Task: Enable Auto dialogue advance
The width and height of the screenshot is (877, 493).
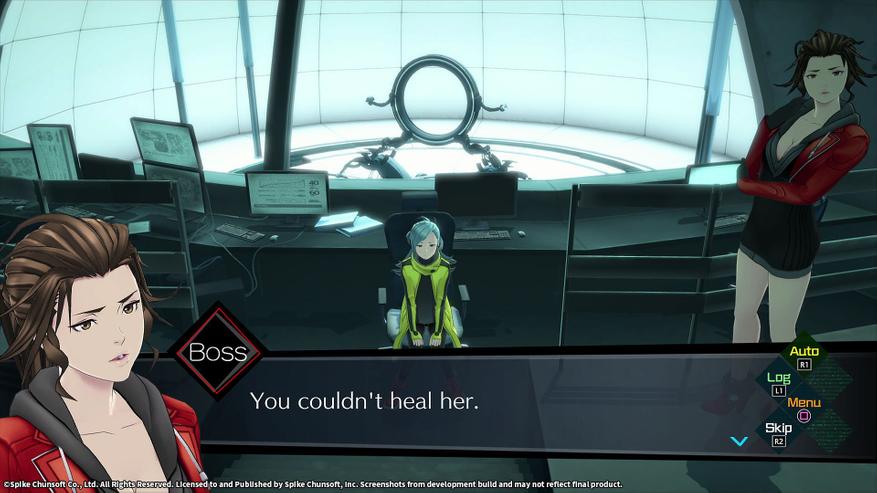Action: click(804, 355)
